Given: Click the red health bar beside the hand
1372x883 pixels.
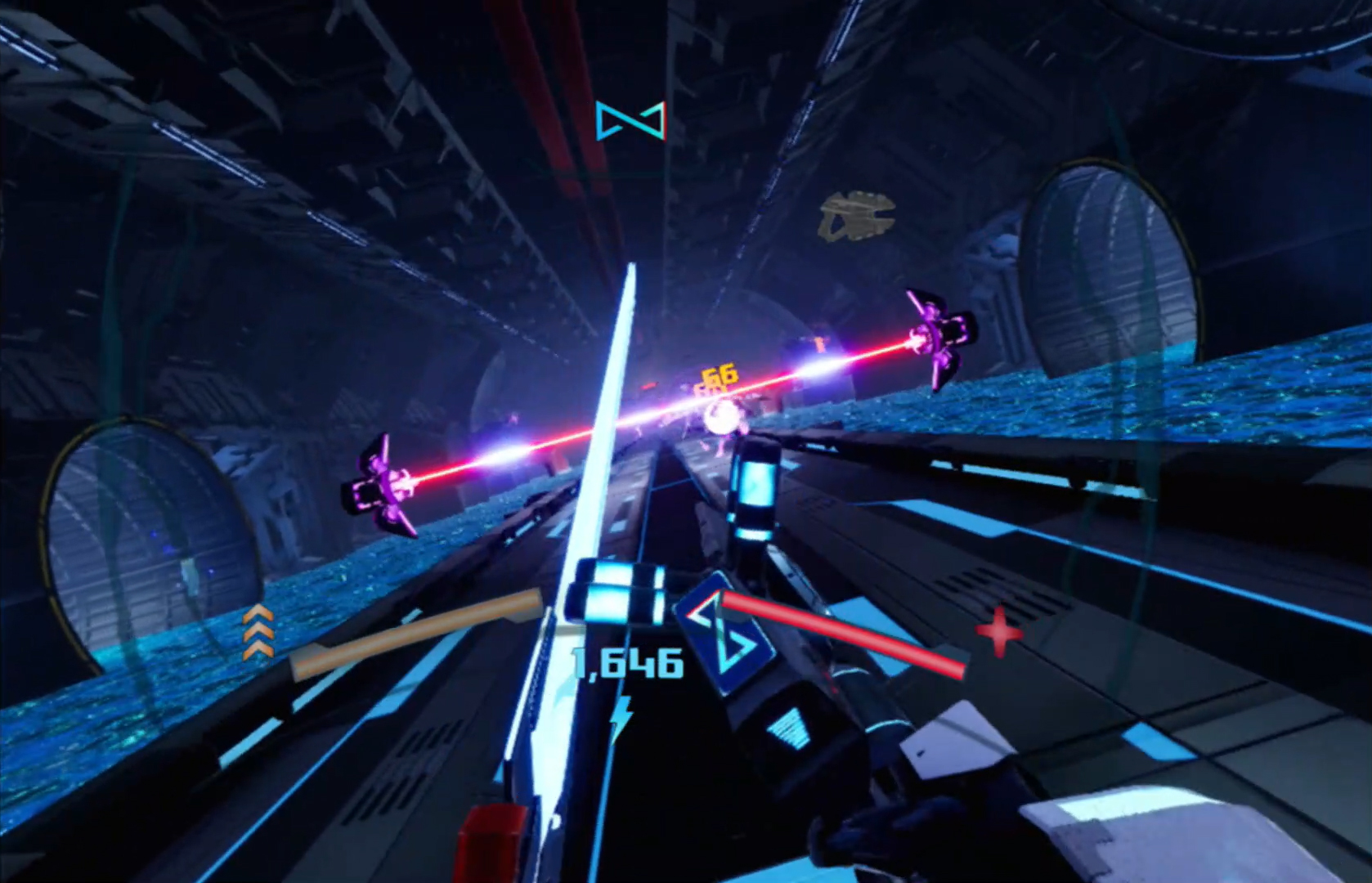Looking at the screenshot, I should click(x=850, y=638).
